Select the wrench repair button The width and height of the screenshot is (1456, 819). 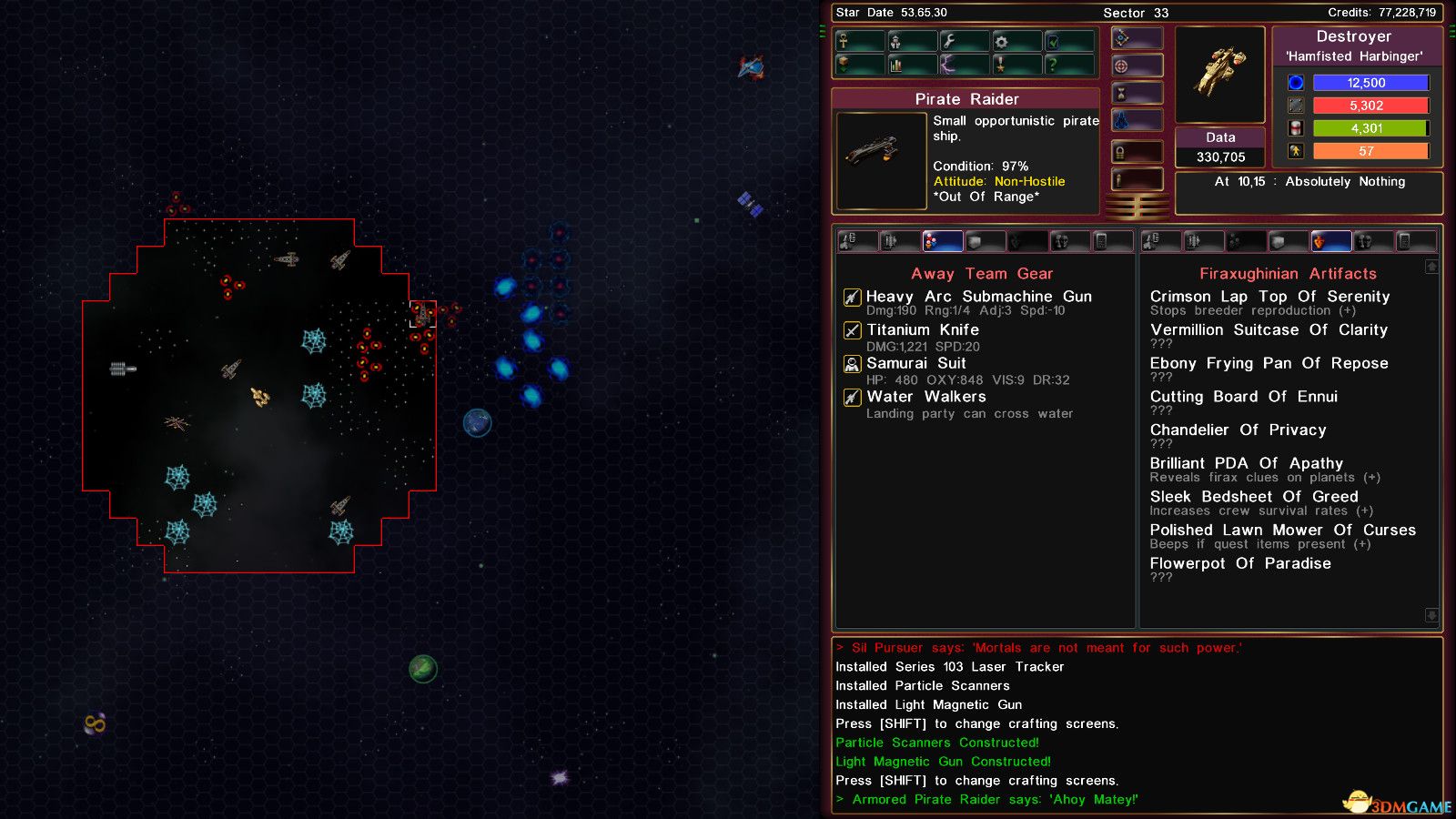point(965,41)
